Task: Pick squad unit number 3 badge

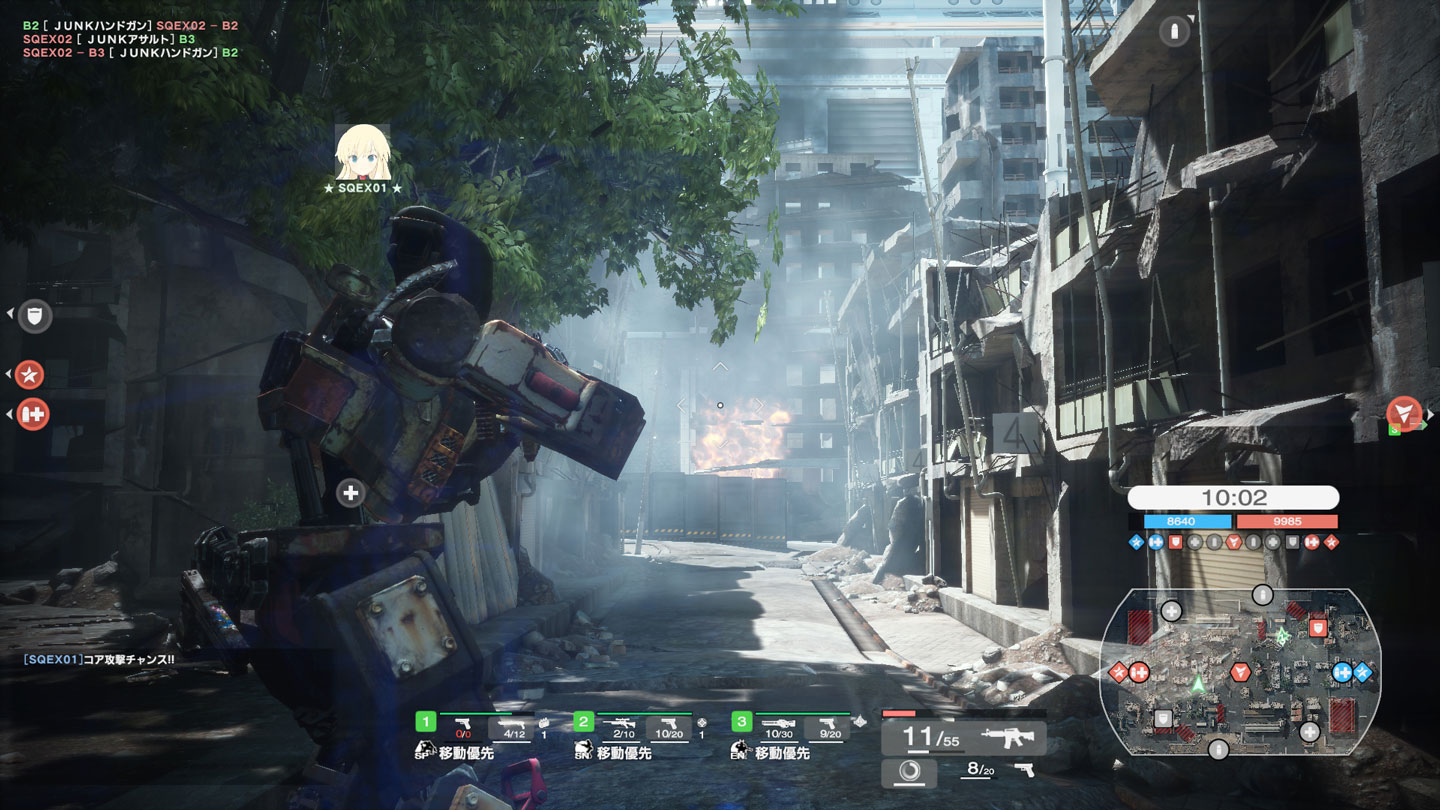Action: (741, 721)
